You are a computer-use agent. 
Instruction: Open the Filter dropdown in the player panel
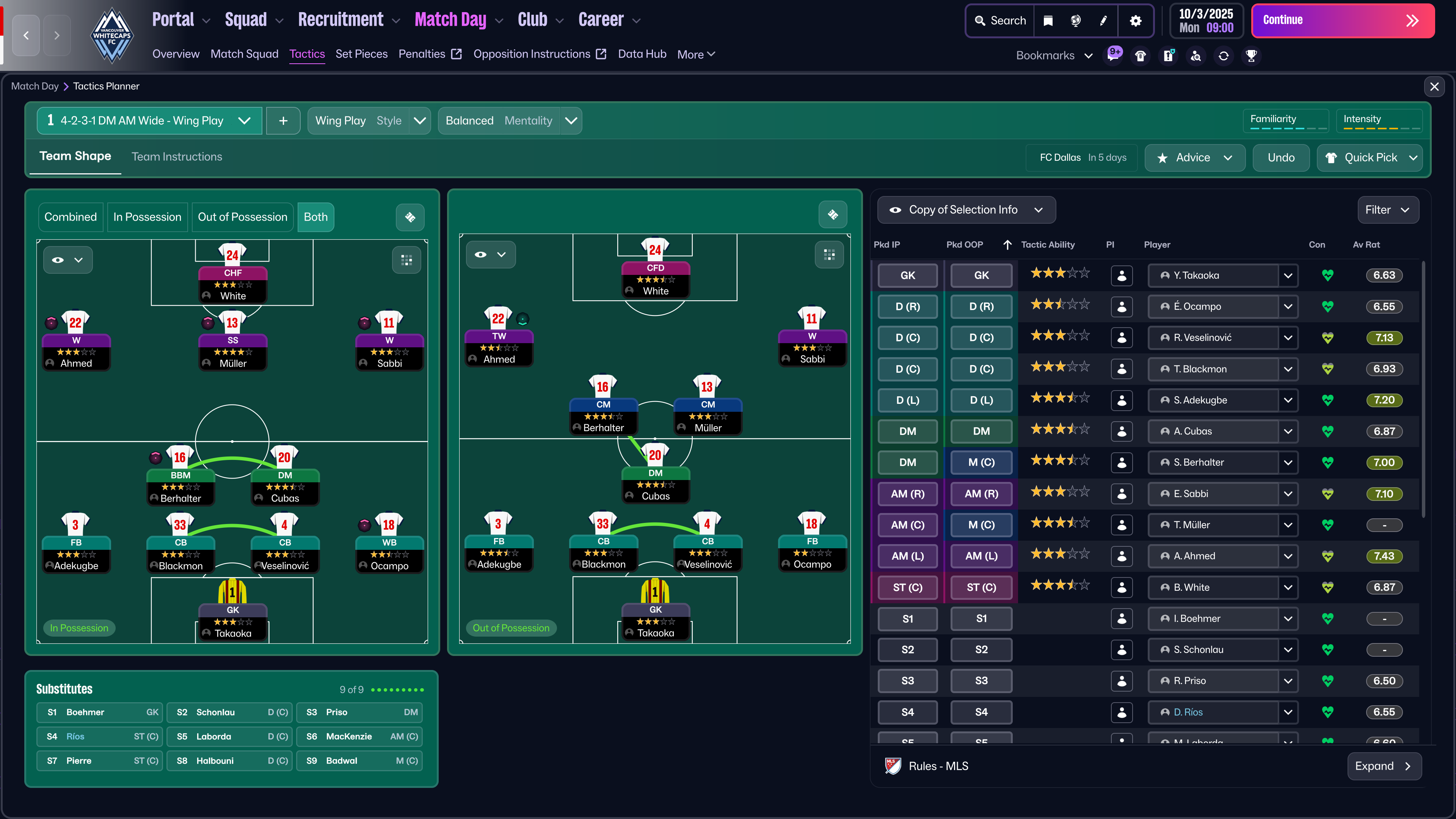click(1388, 210)
